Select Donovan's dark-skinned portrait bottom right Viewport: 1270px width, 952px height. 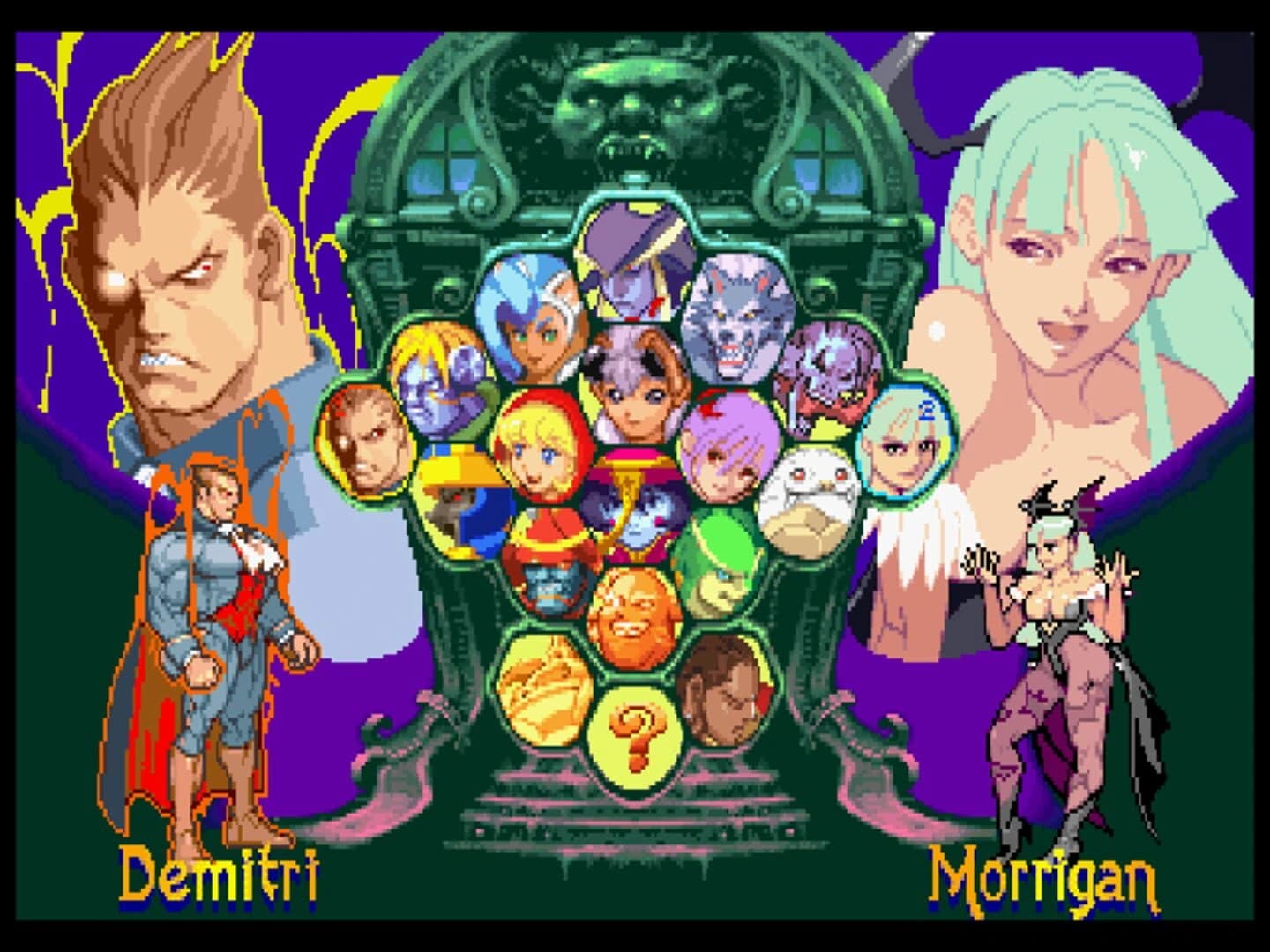tap(722, 696)
